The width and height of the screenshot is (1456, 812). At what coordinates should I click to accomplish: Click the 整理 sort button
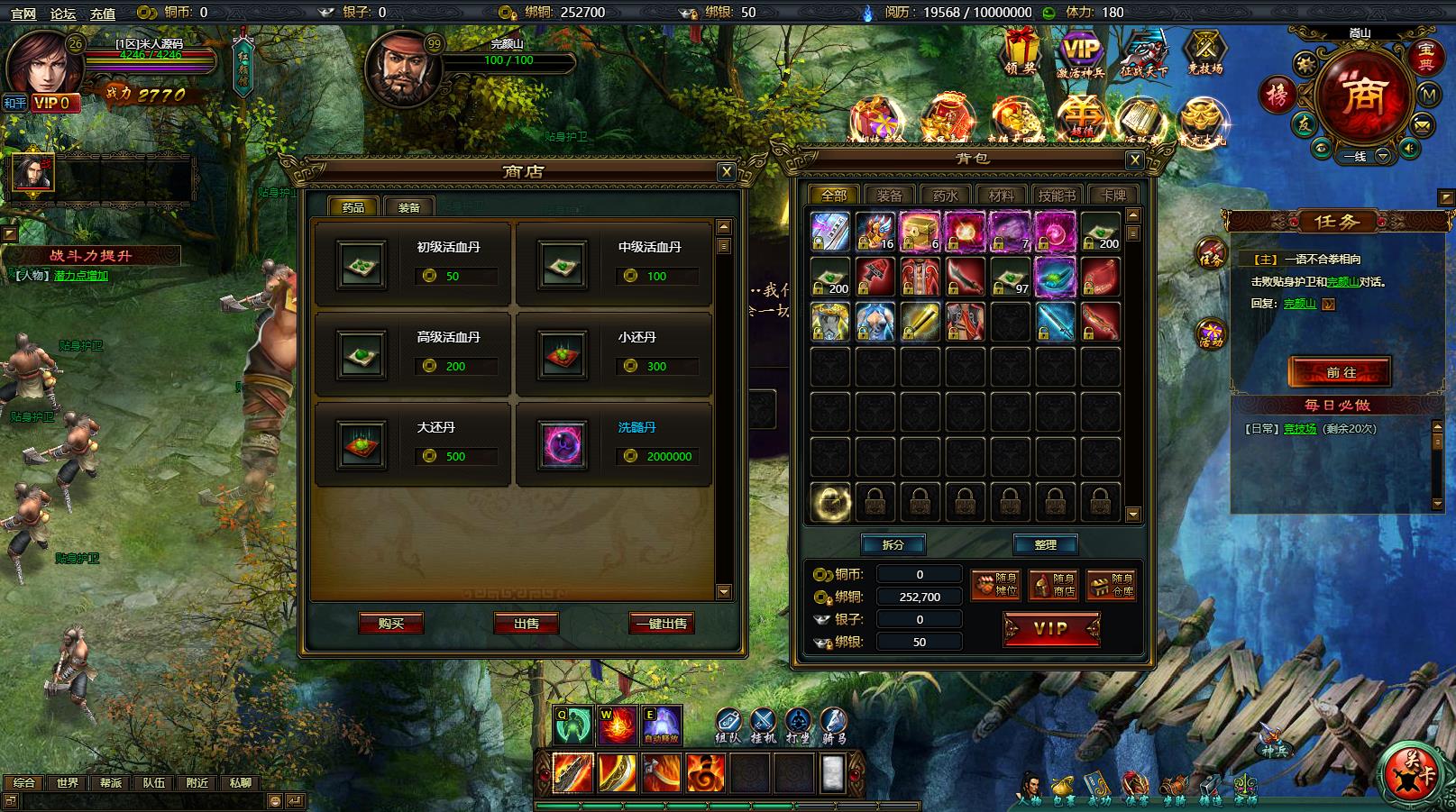[1045, 544]
